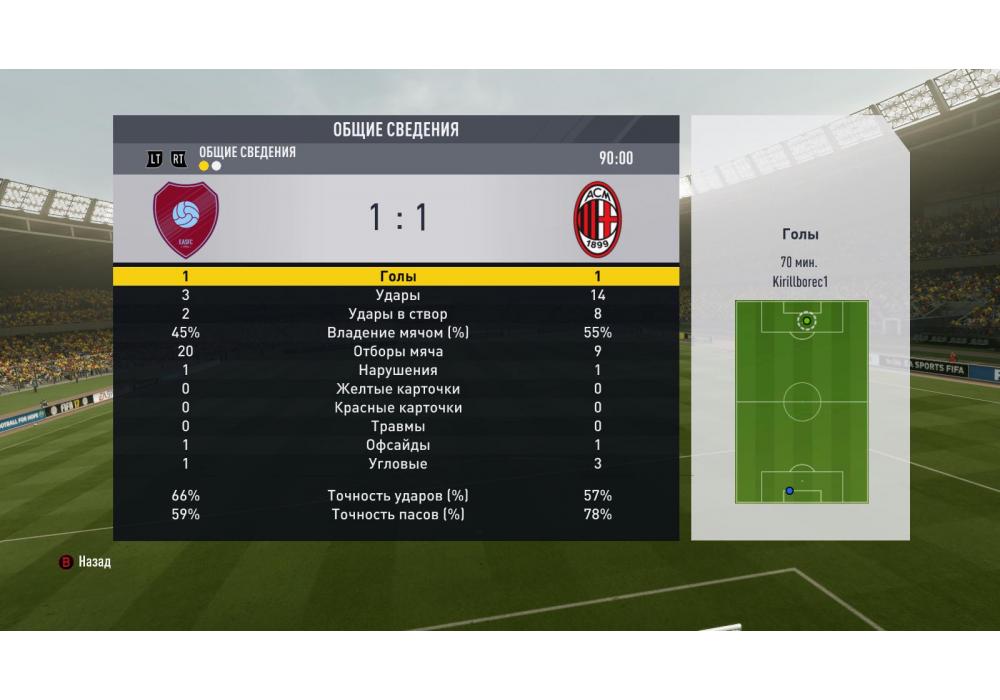Highlight the Отборы мяча stat row

[397, 352]
